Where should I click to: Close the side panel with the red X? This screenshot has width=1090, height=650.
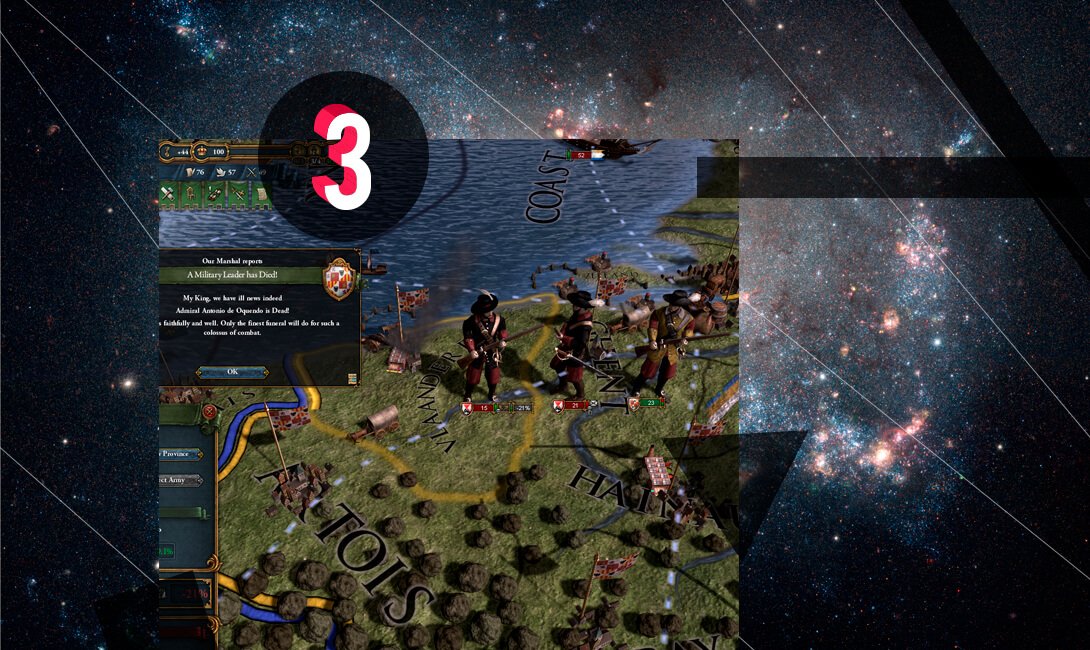tap(209, 411)
